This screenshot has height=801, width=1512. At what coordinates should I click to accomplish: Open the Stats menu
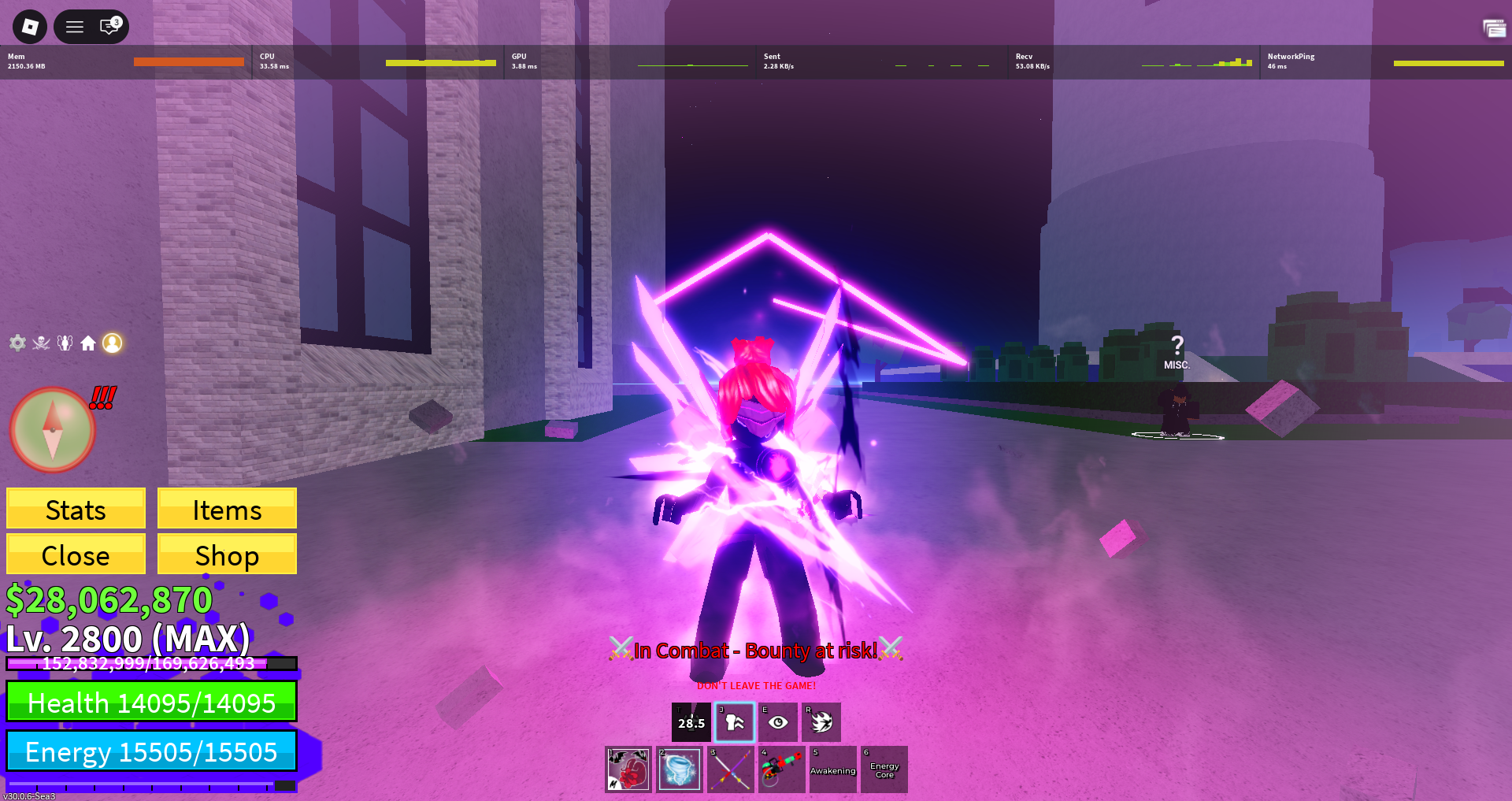click(x=76, y=509)
